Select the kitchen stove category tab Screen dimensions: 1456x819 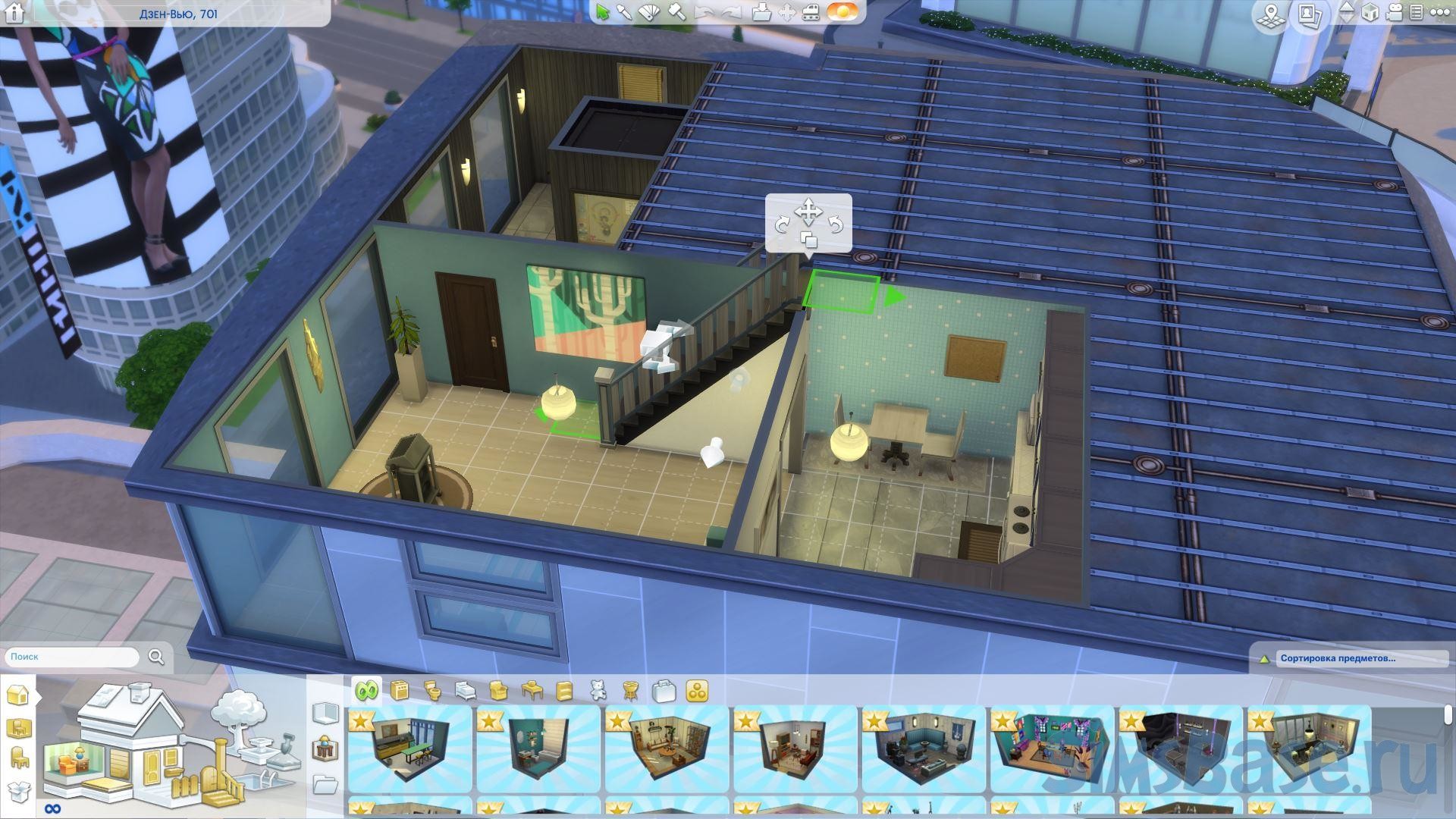coord(400,691)
